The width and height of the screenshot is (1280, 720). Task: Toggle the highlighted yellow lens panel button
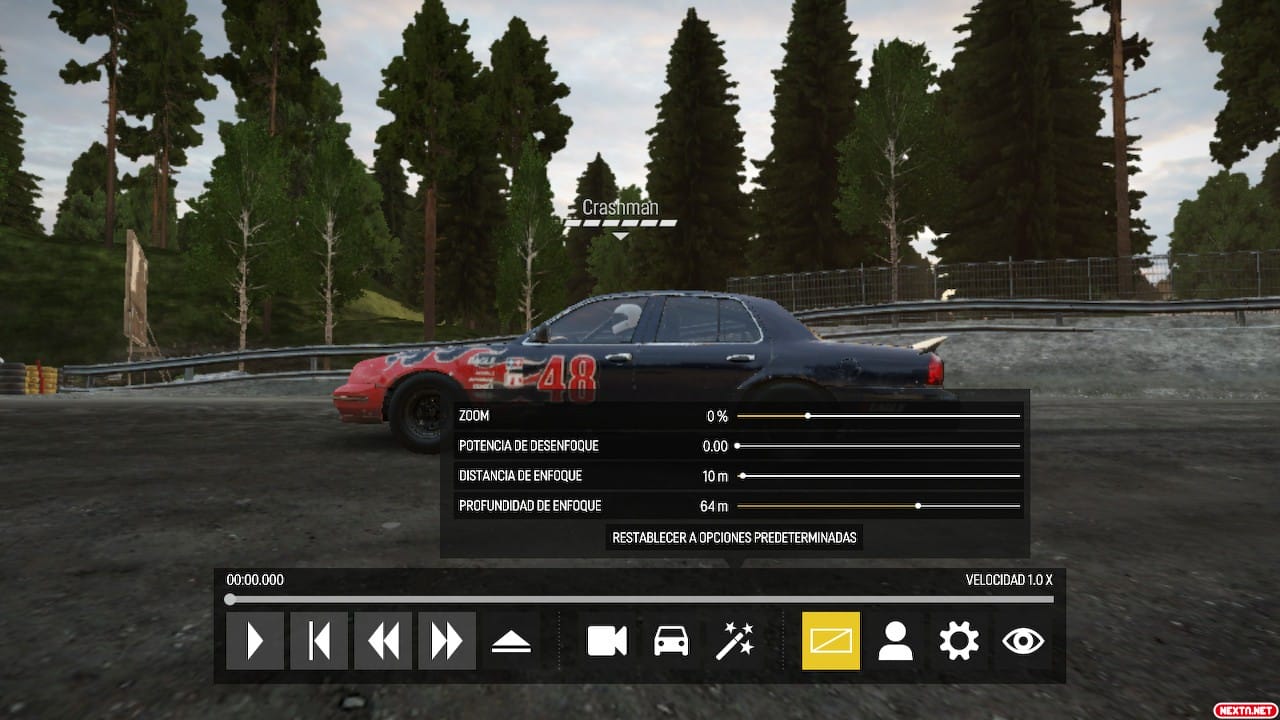click(x=831, y=641)
